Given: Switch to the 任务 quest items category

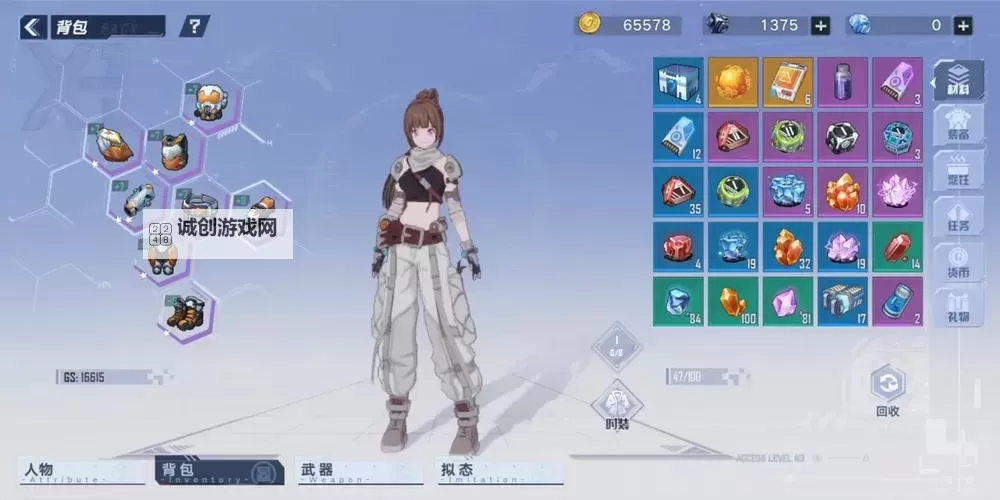Looking at the screenshot, I should pyautogui.click(x=958, y=216).
